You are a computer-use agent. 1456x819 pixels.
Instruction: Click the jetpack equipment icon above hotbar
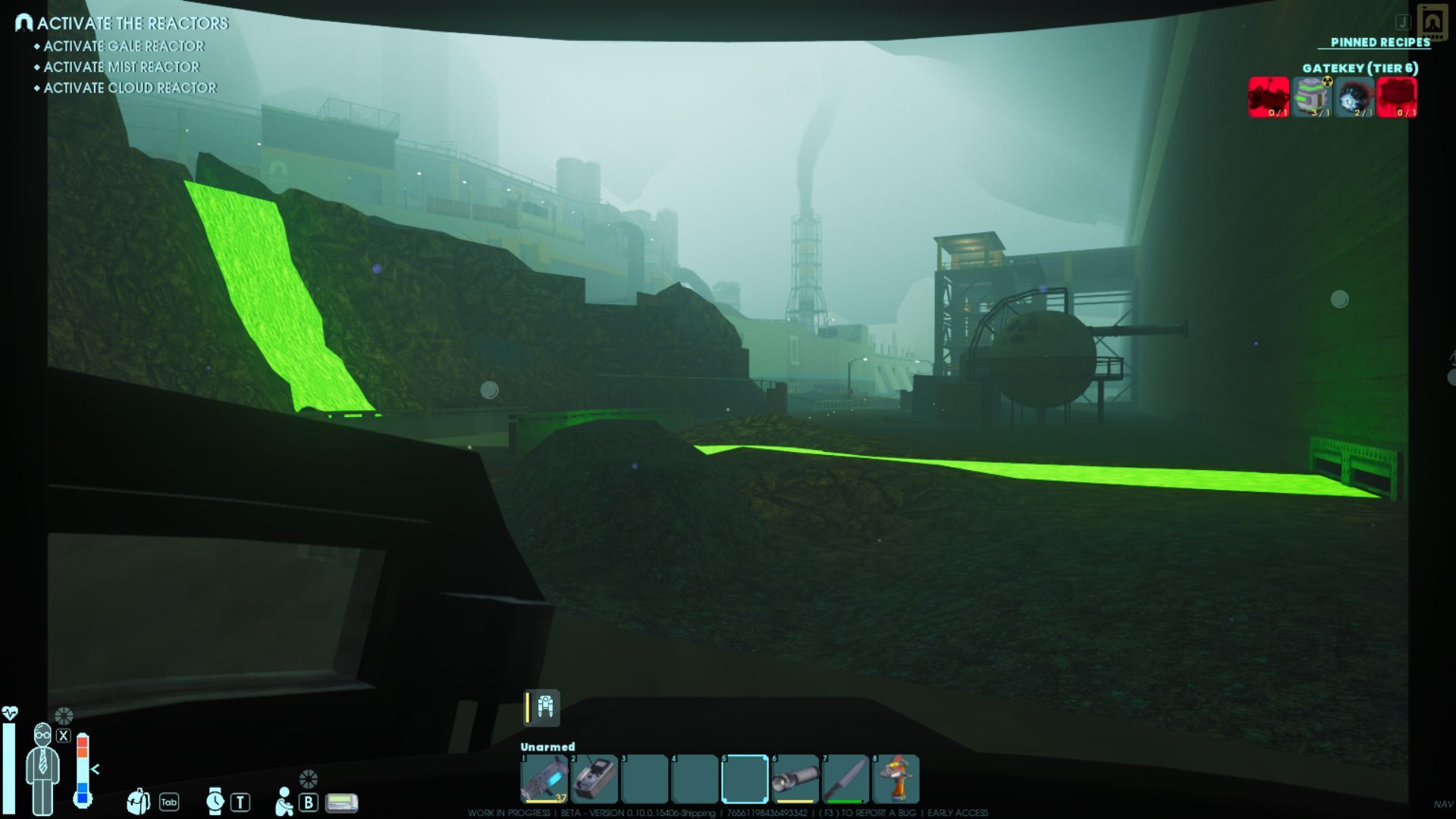544,707
